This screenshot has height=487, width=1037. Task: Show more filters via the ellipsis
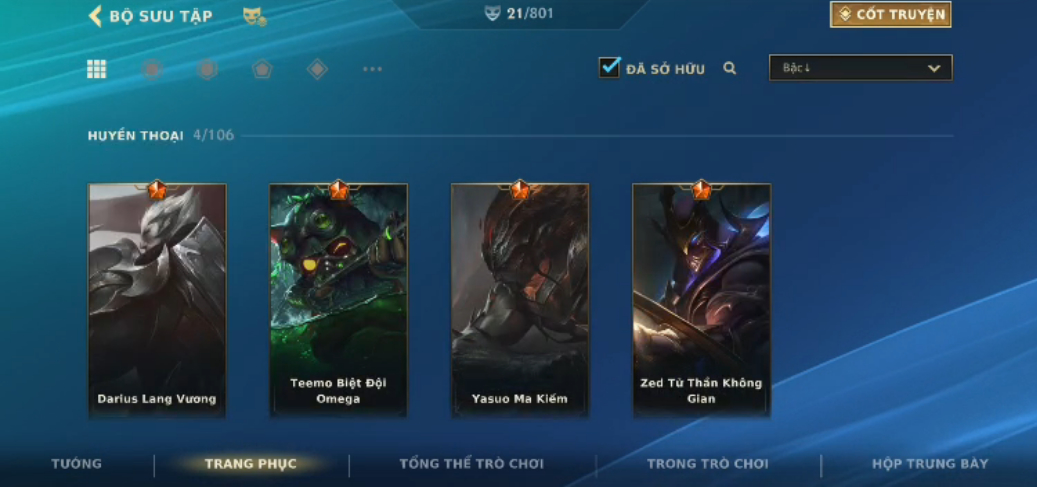point(372,69)
